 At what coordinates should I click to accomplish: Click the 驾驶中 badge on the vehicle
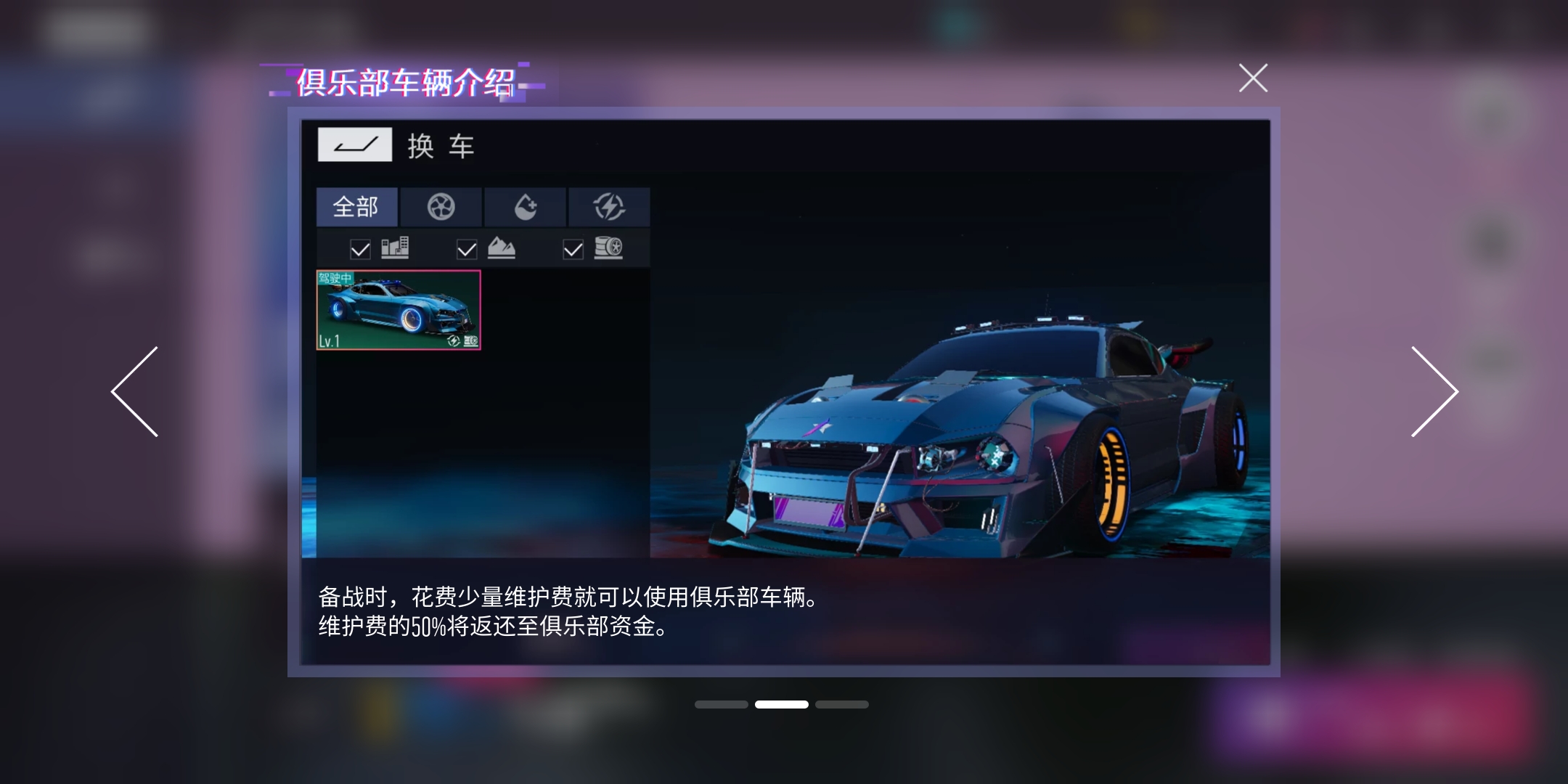tap(336, 277)
